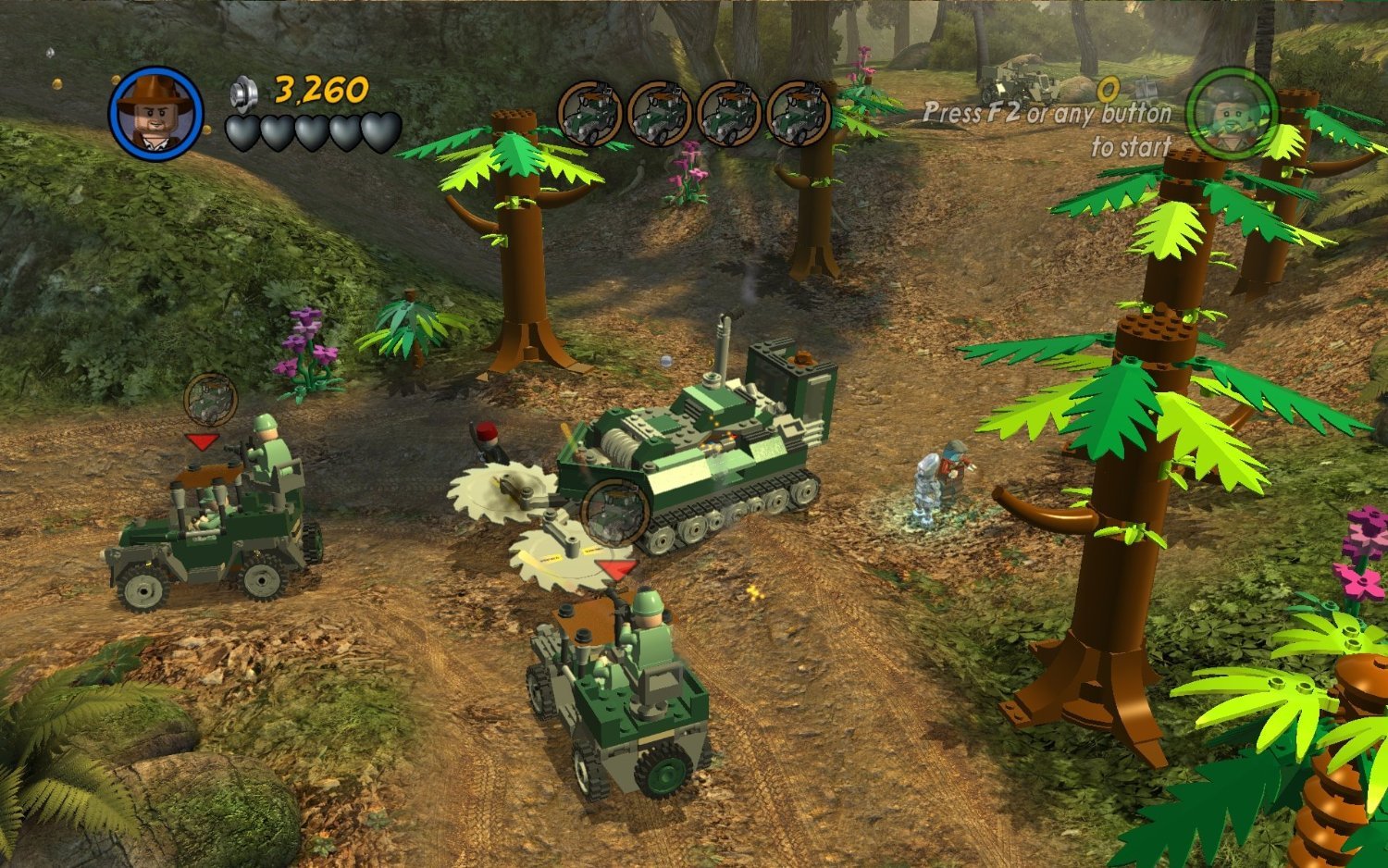Select the third jeep enemy counter icon

click(729, 109)
